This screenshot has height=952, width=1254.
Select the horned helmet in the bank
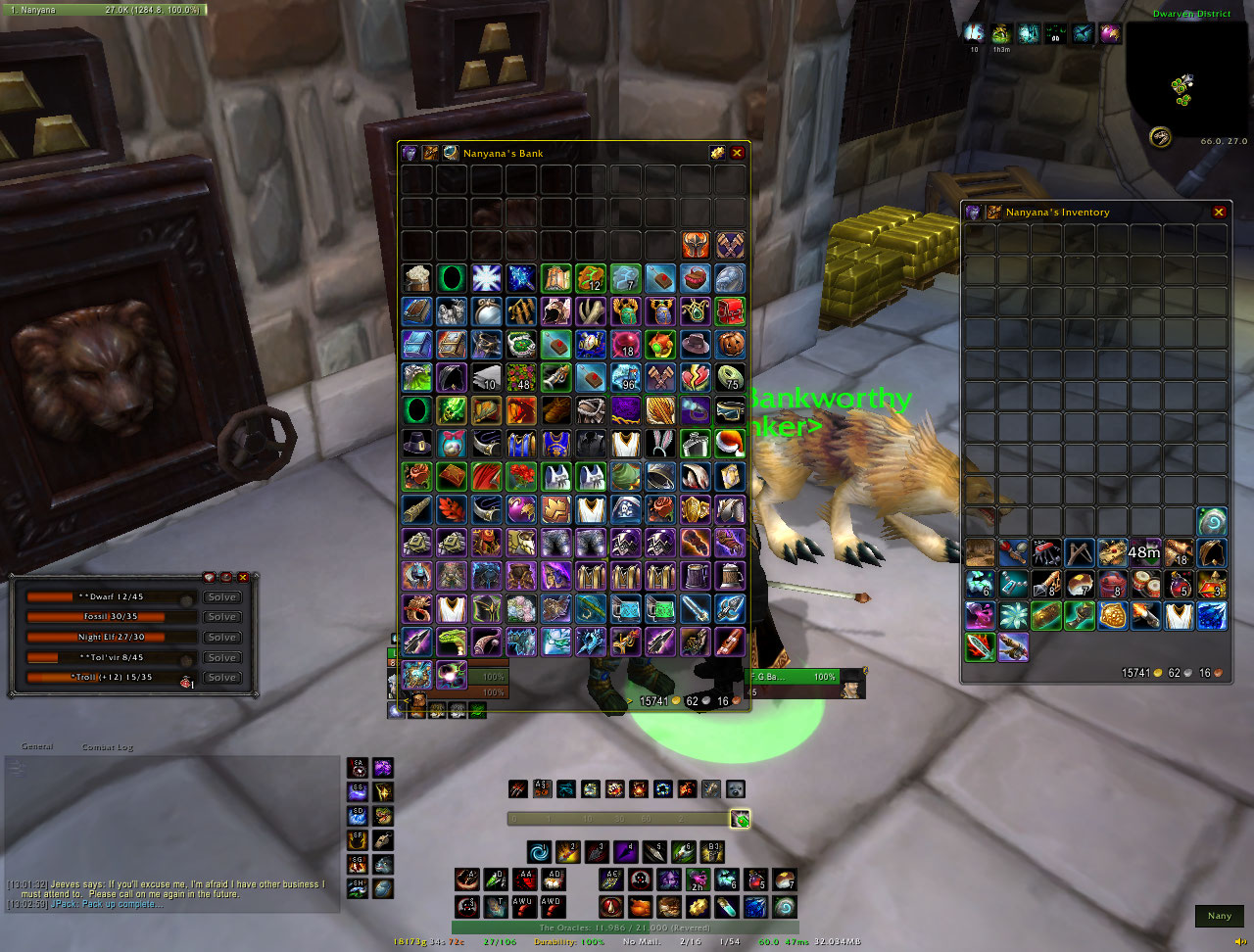(x=696, y=245)
